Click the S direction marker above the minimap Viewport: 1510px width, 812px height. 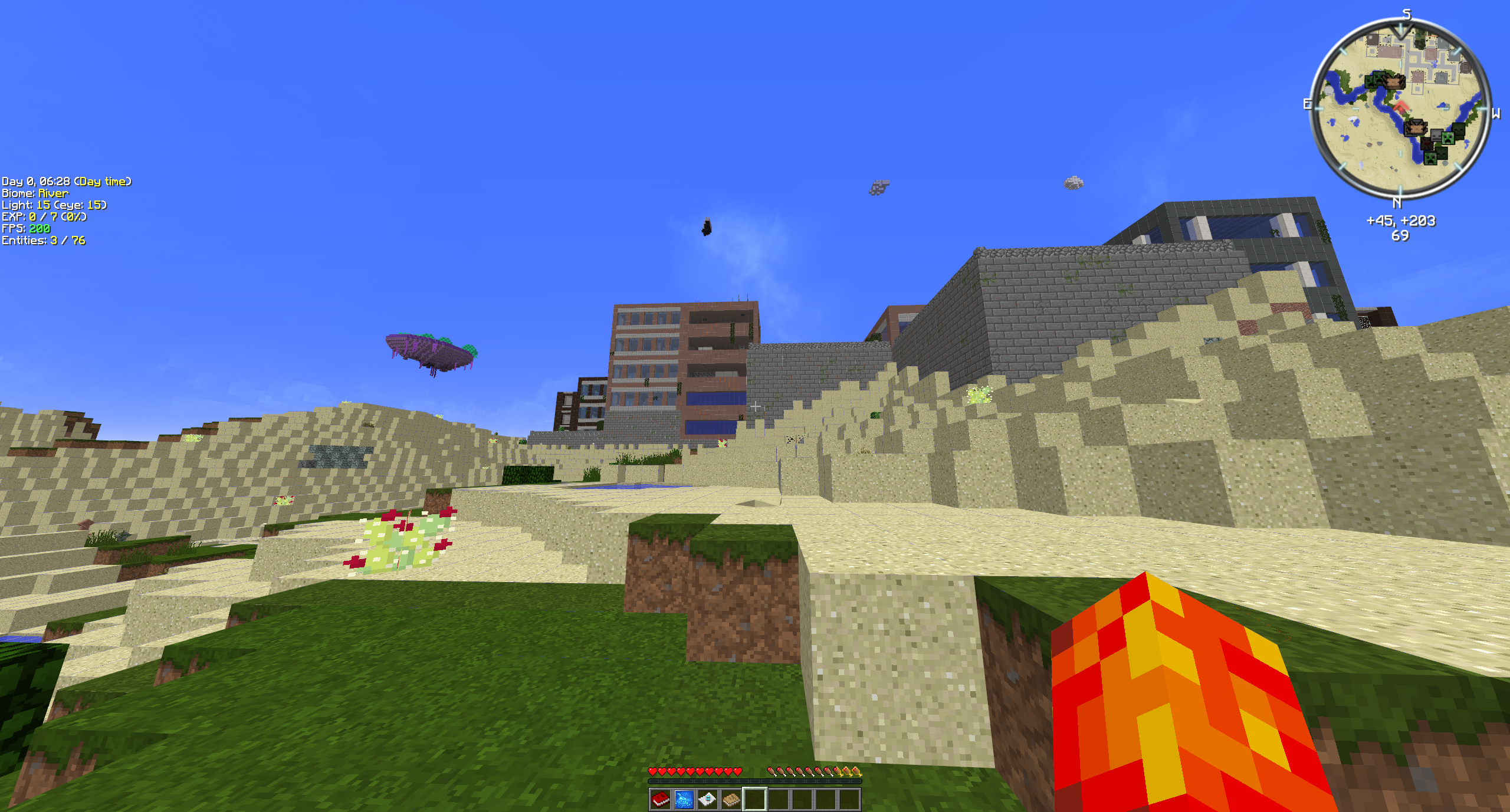tap(1407, 14)
